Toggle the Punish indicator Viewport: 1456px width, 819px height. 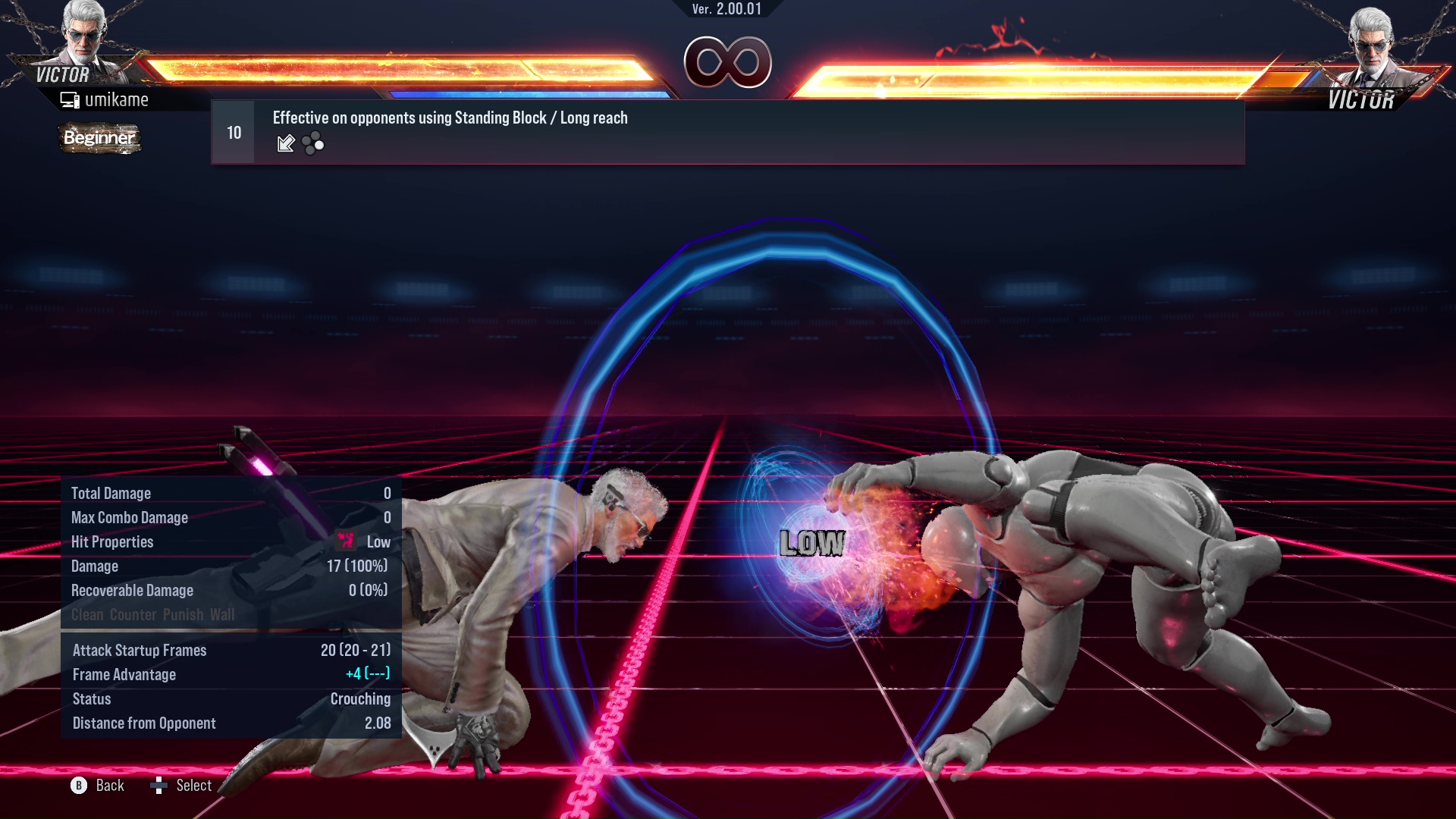coord(182,615)
